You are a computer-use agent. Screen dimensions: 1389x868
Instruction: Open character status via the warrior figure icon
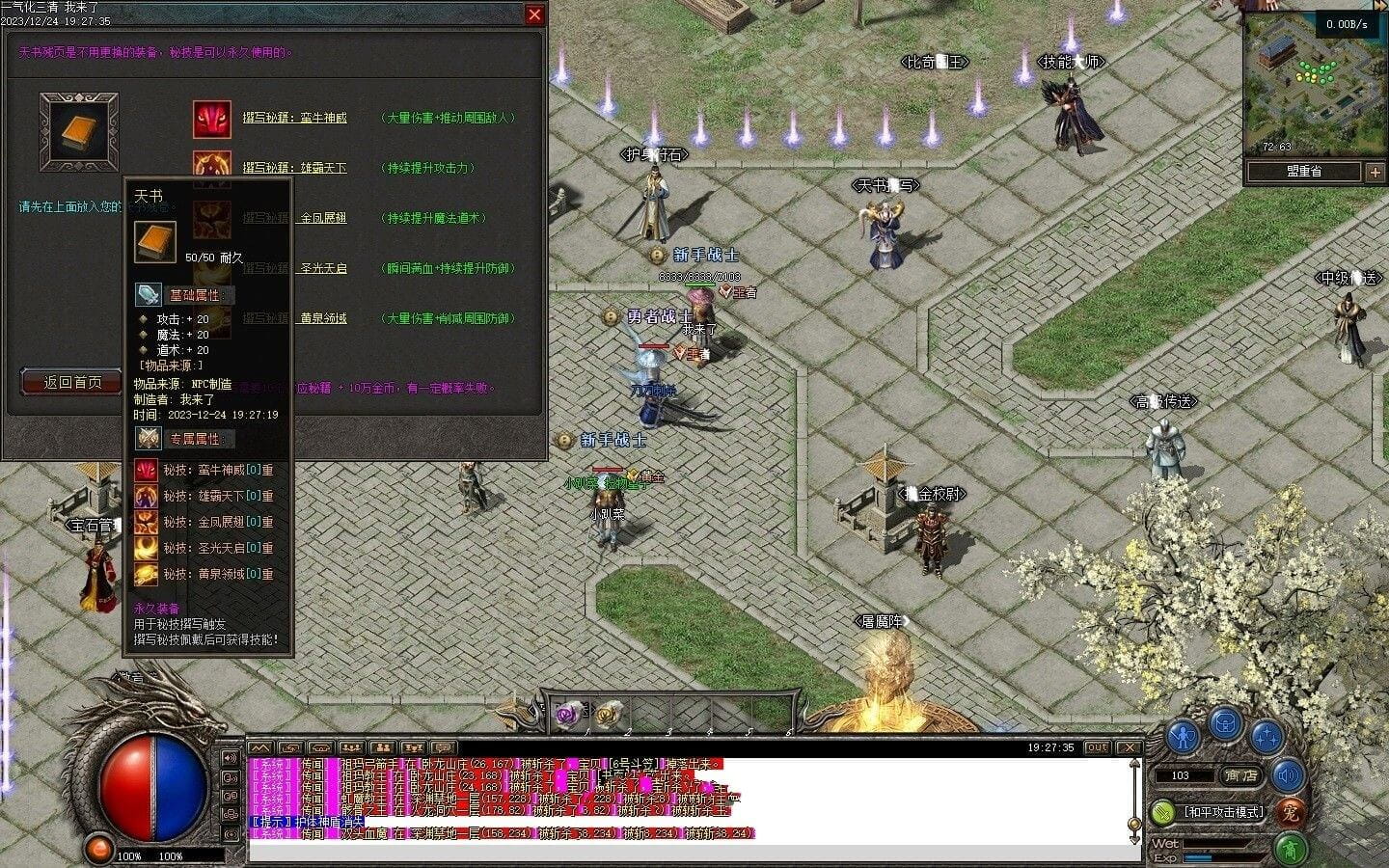tap(1183, 737)
